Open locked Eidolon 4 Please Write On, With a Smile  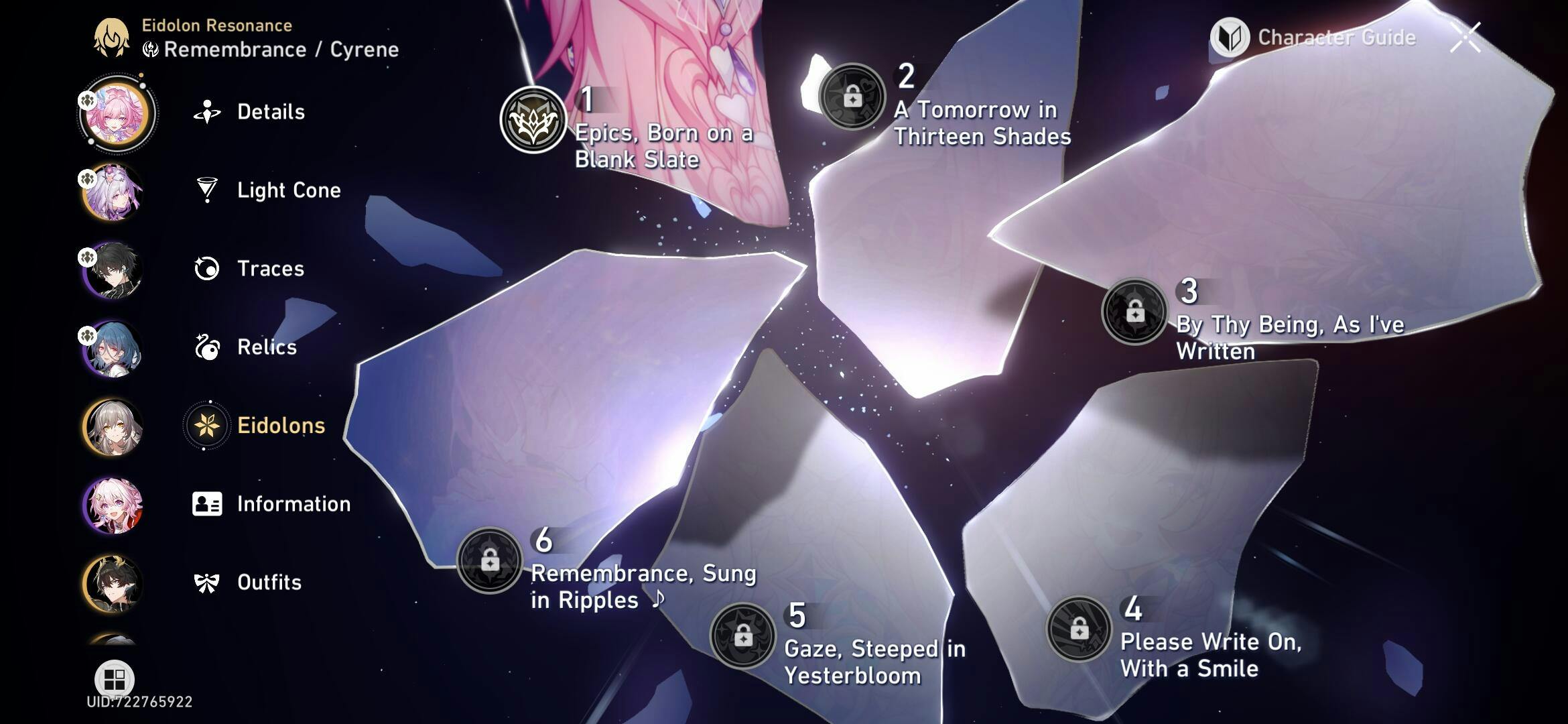click(x=1079, y=629)
